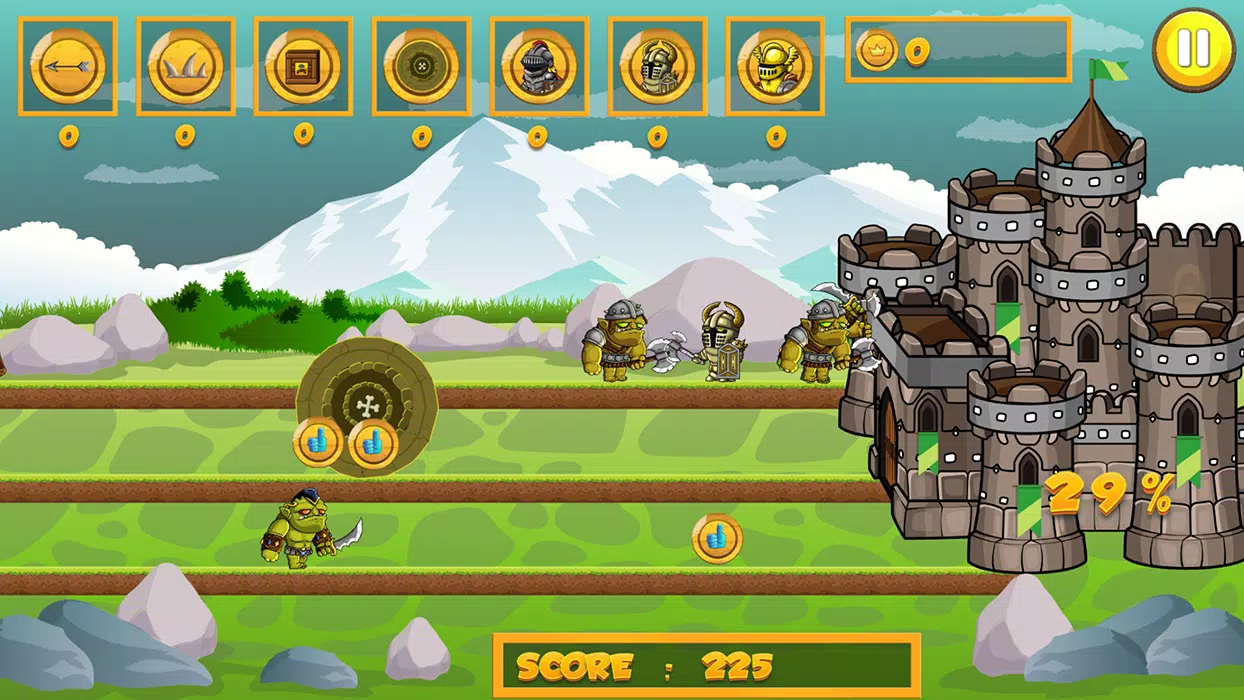Viewport: 1244px width, 700px height.
Task: Pause the game
Action: (1193, 48)
